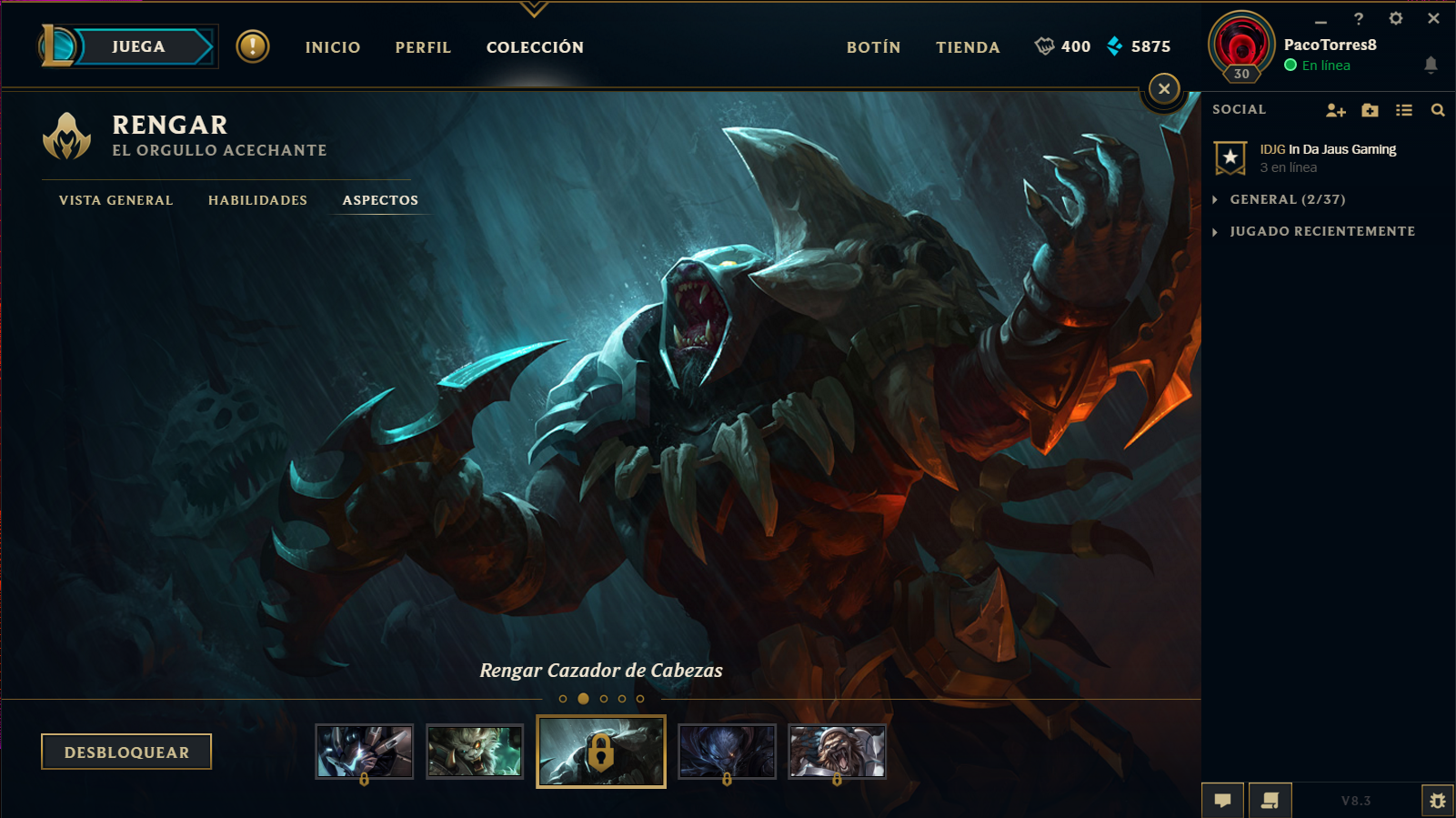The image size is (1456, 818).
Task: Open the friends list view icon
Action: [1403, 109]
